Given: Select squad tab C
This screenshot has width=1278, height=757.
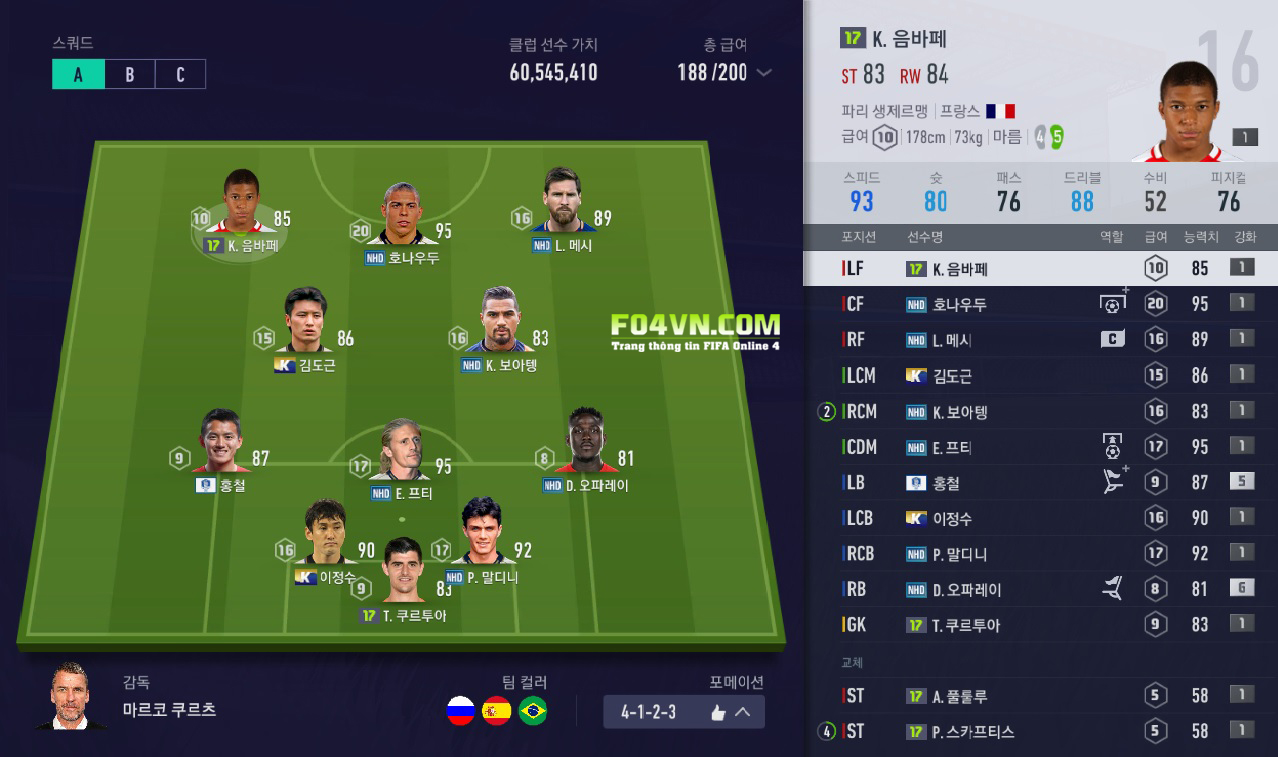Looking at the screenshot, I should tap(180, 75).
